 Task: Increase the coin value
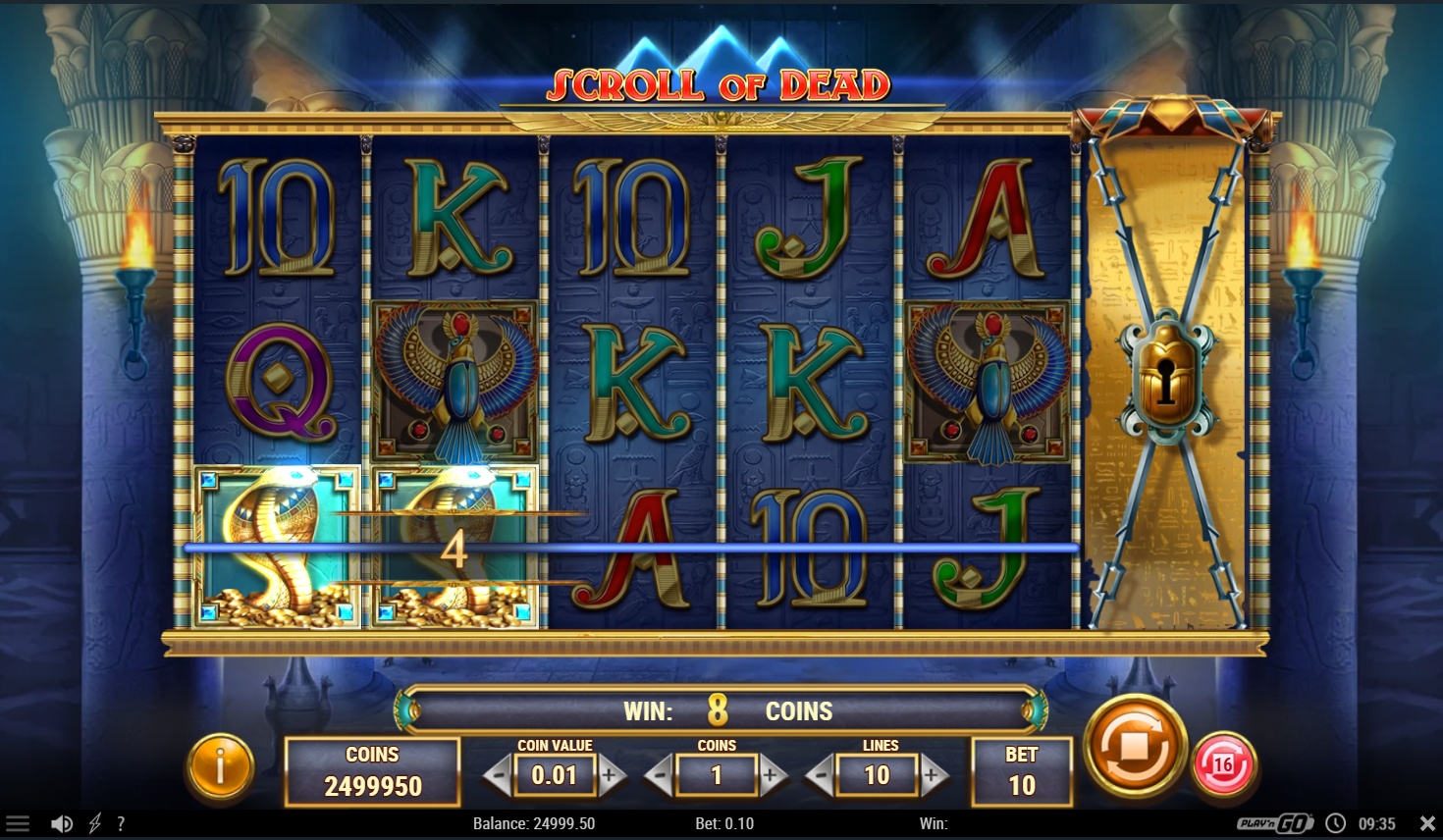[610, 775]
